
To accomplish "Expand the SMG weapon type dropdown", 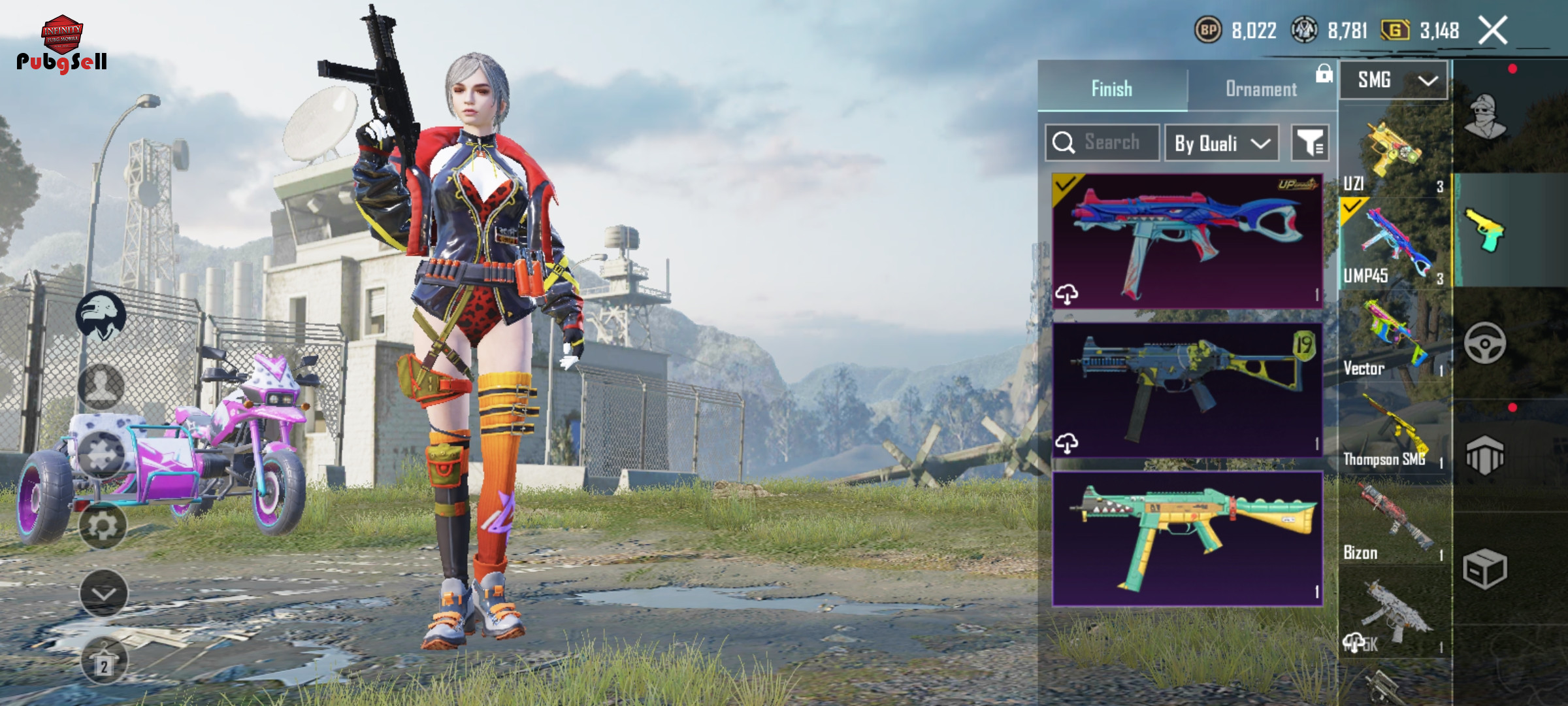I will pyautogui.click(x=1395, y=80).
